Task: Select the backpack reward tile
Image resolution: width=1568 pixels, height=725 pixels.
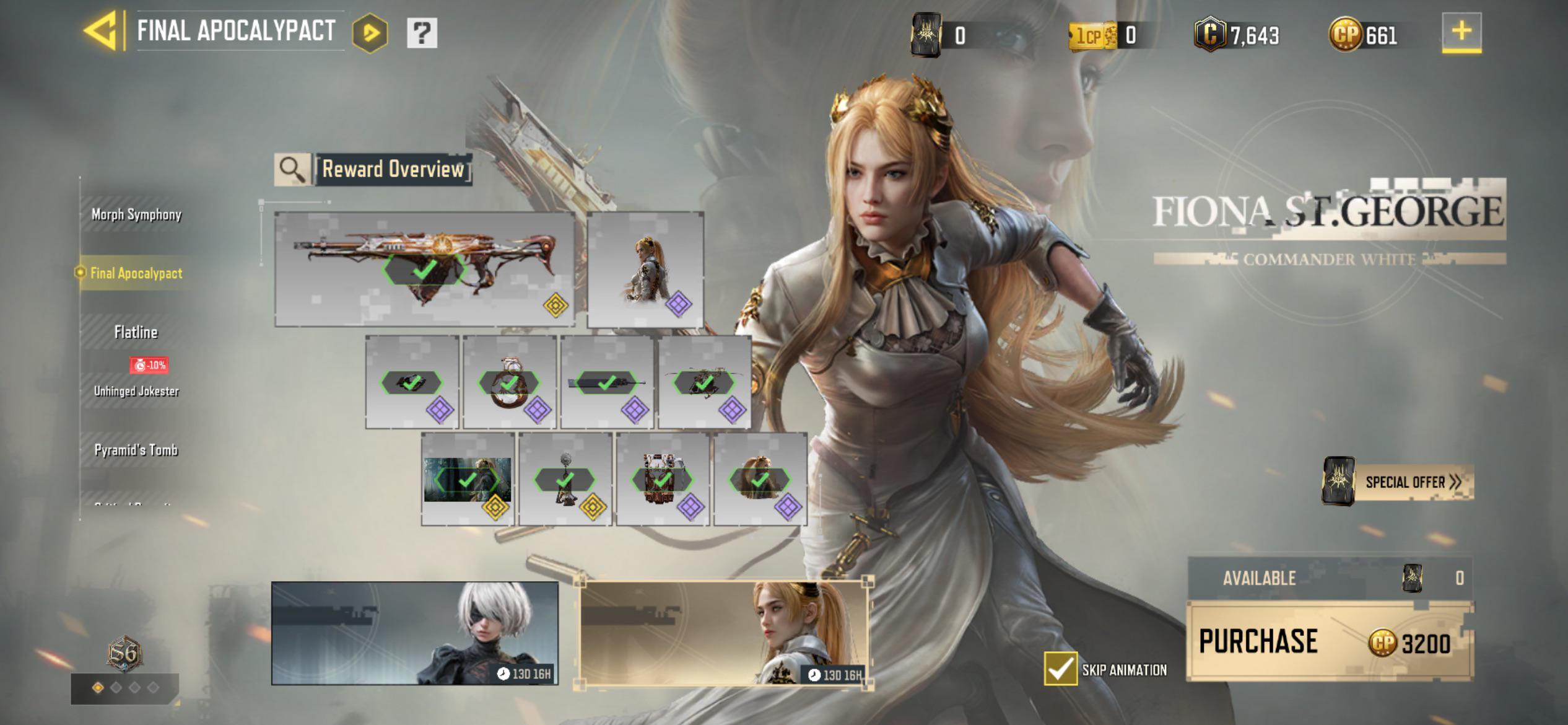Action: [663, 479]
